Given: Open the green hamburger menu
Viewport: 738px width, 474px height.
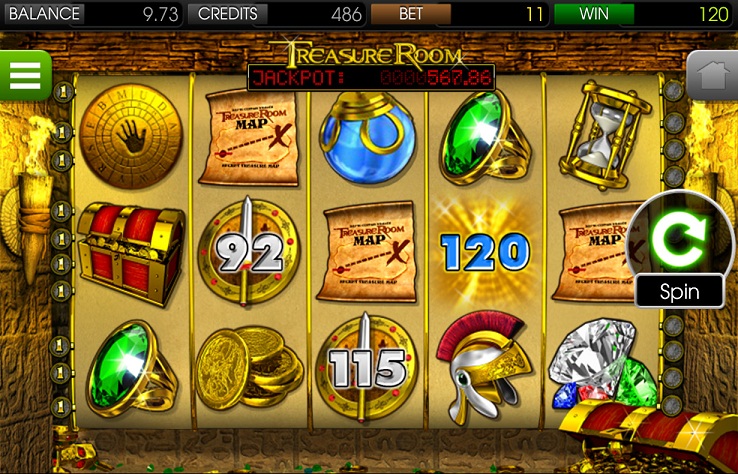Looking at the screenshot, I should (x=25, y=76).
